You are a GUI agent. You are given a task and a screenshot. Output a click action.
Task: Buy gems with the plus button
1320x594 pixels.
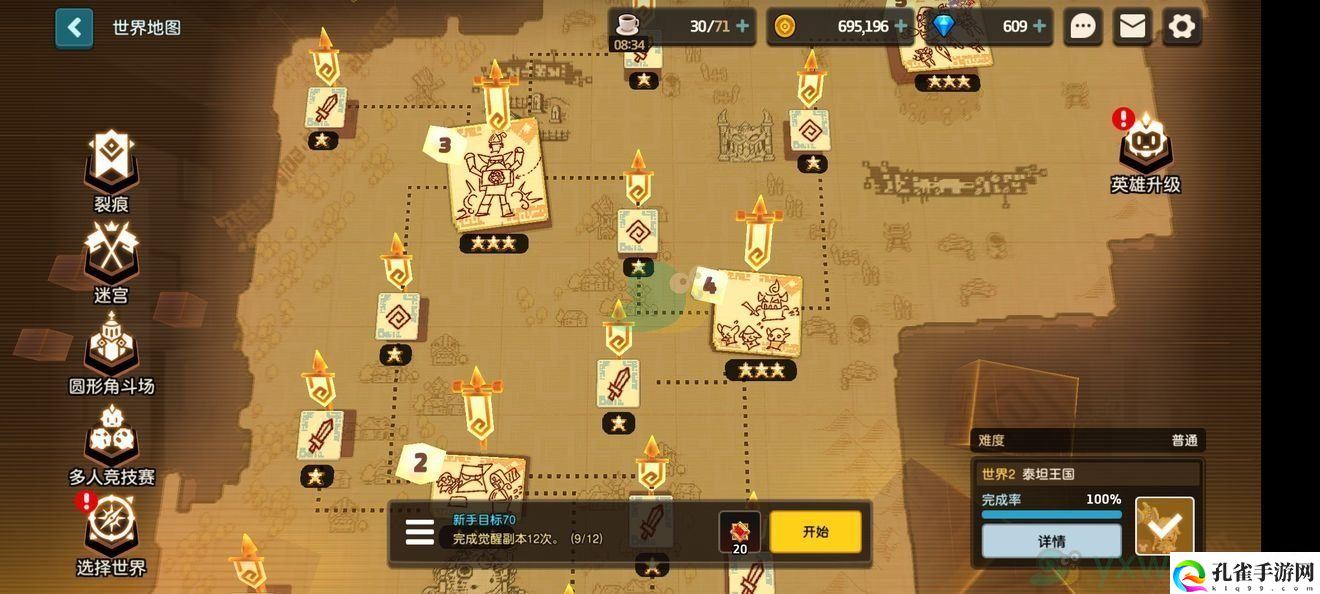point(1041,27)
